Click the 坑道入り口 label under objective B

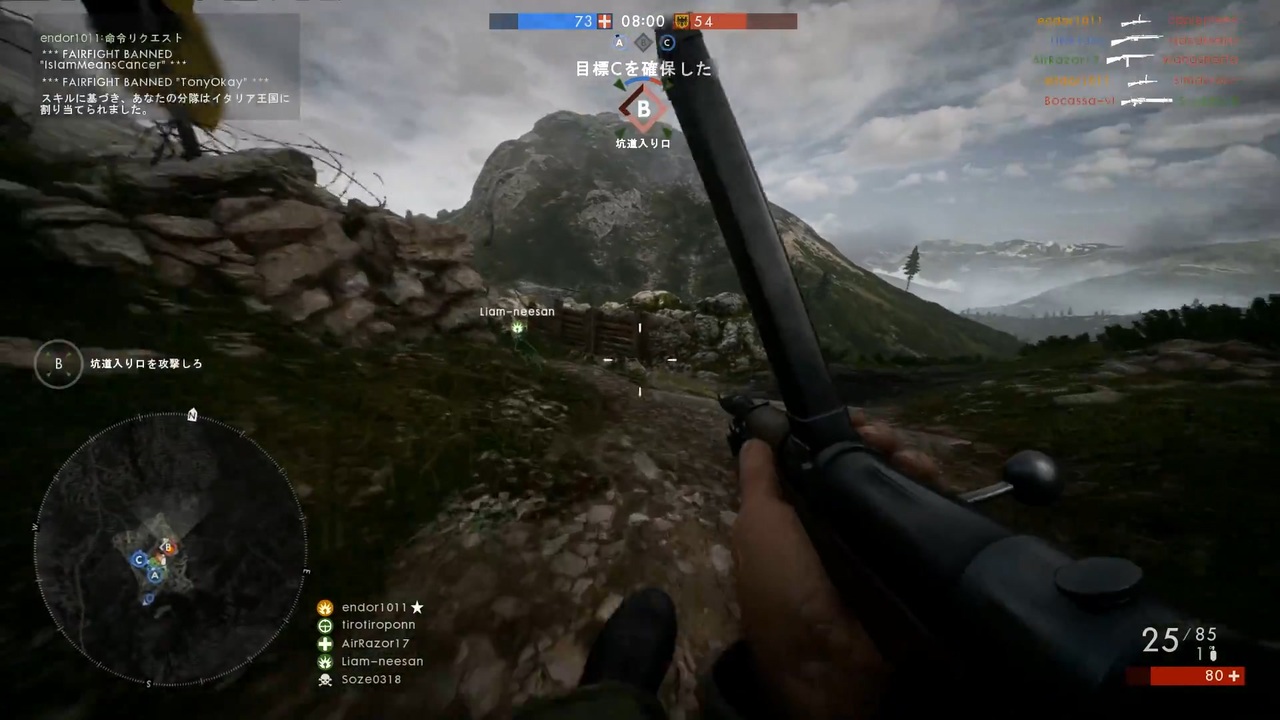[642, 143]
